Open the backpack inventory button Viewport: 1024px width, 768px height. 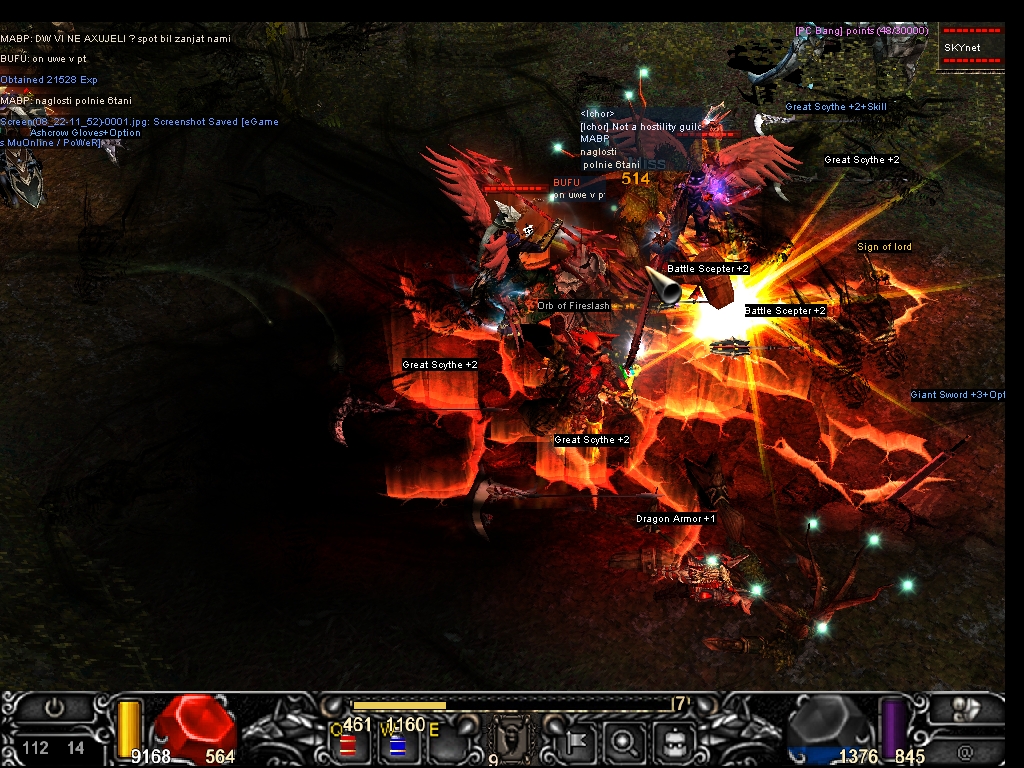pyautogui.click(x=672, y=742)
